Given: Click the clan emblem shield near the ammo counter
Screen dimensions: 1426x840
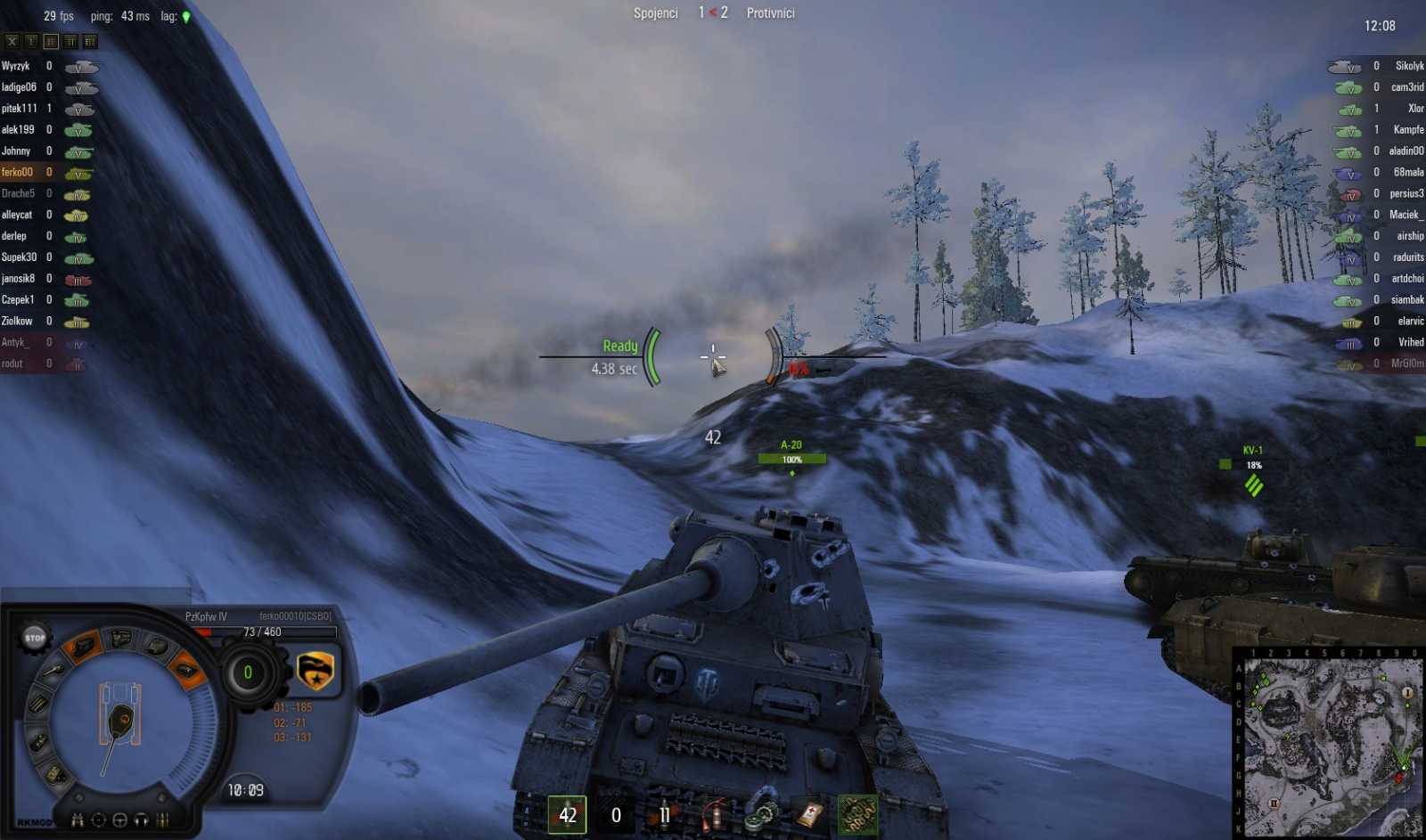Looking at the screenshot, I should point(315,672).
